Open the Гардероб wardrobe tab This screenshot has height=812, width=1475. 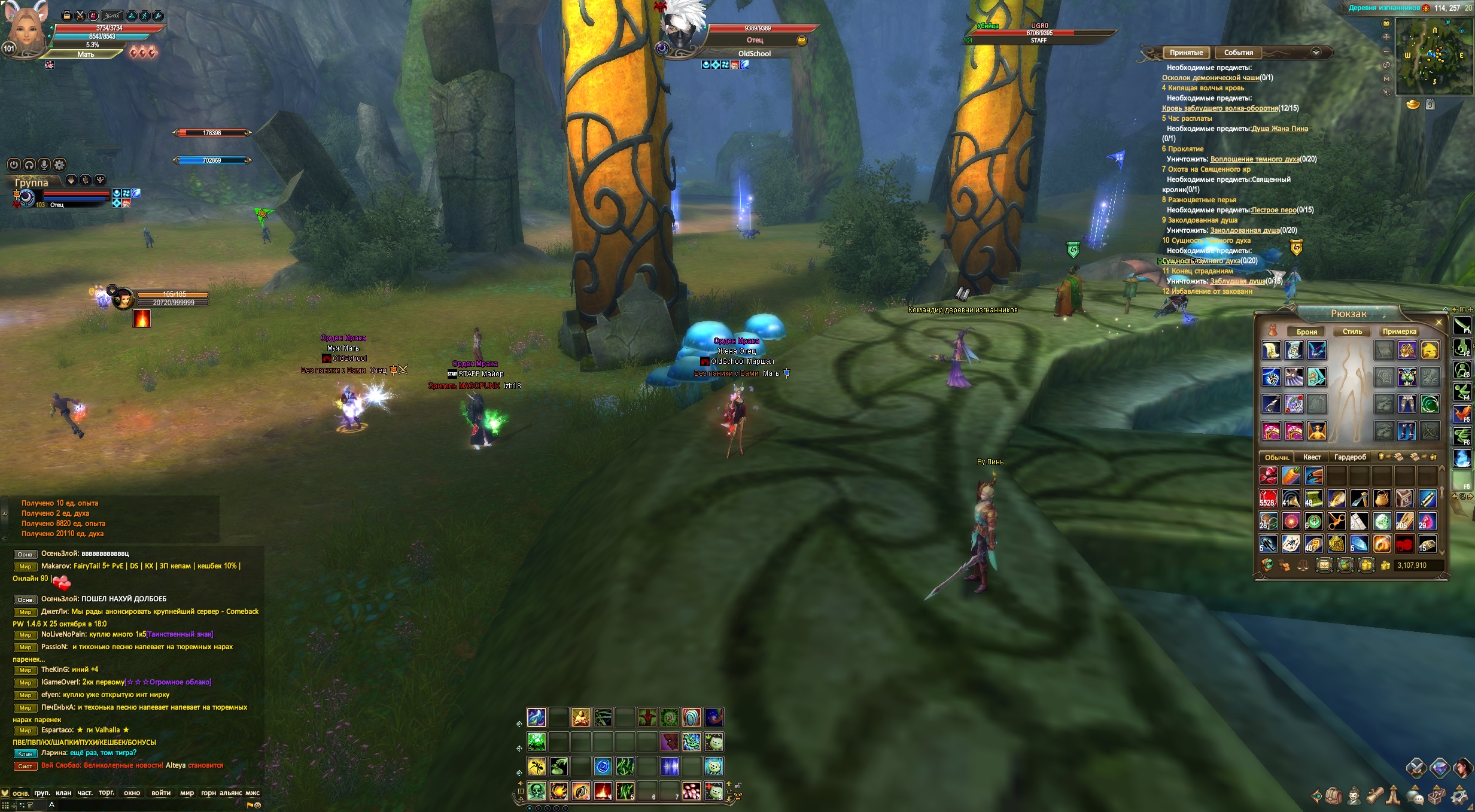[x=1350, y=457]
